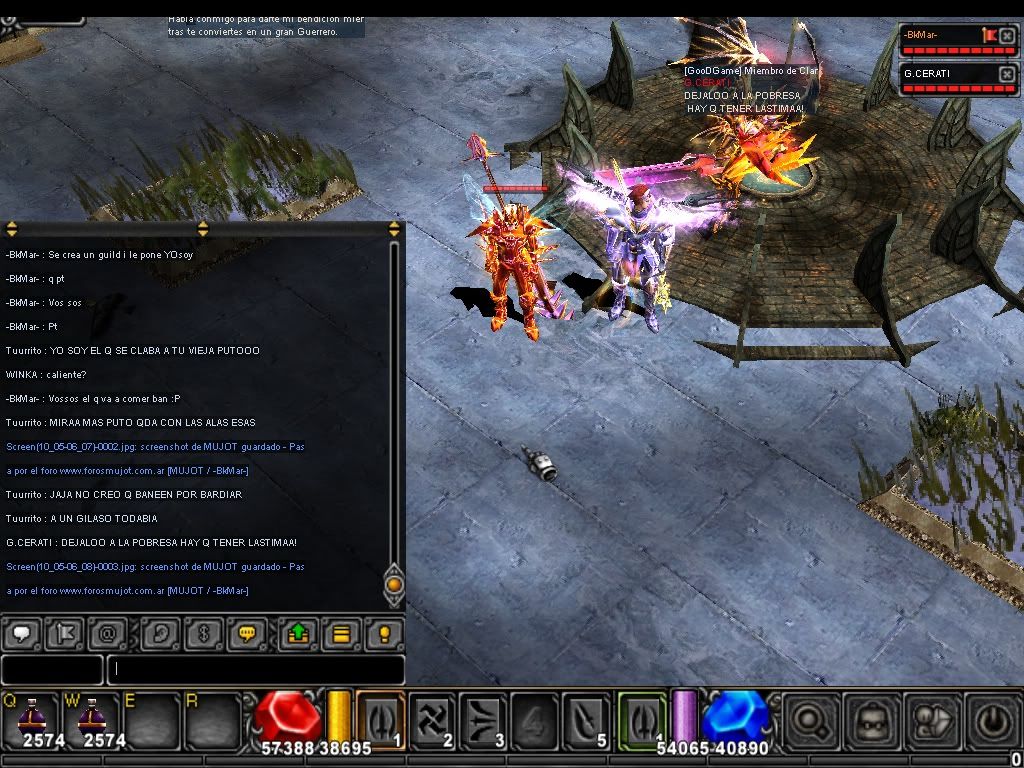Click the green up-arrow chat button
The height and width of the screenshot is (768, 1024).
tap(298, 634)
